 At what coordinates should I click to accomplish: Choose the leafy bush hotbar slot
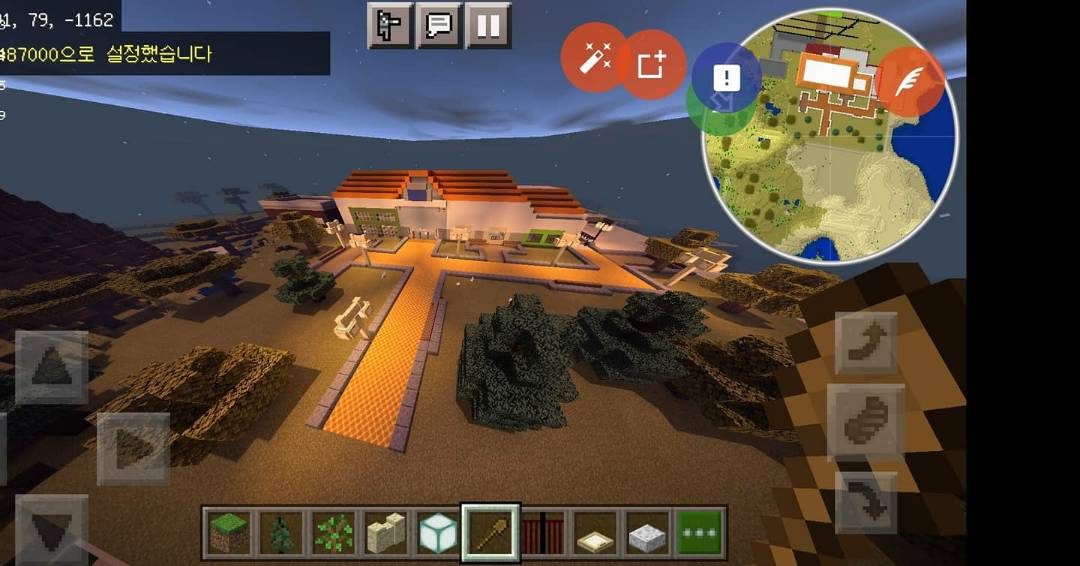[x=333, y=533]
